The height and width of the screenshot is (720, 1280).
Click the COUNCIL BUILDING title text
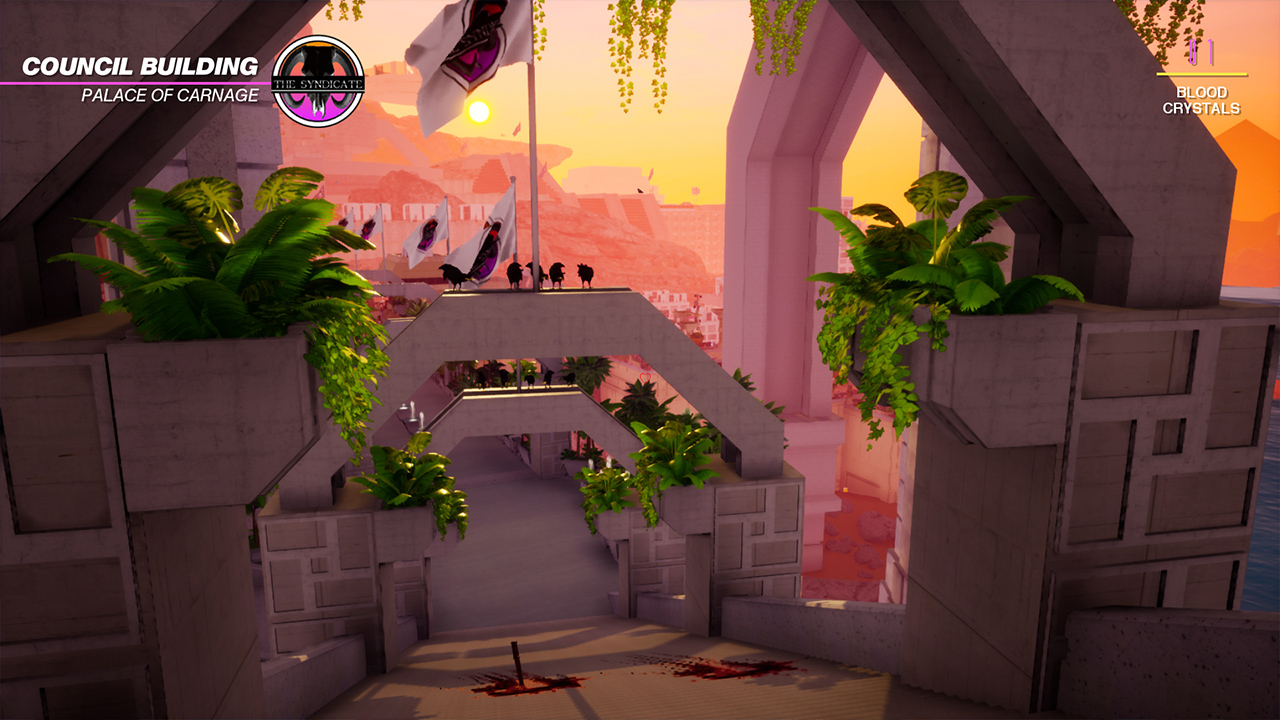140,67
